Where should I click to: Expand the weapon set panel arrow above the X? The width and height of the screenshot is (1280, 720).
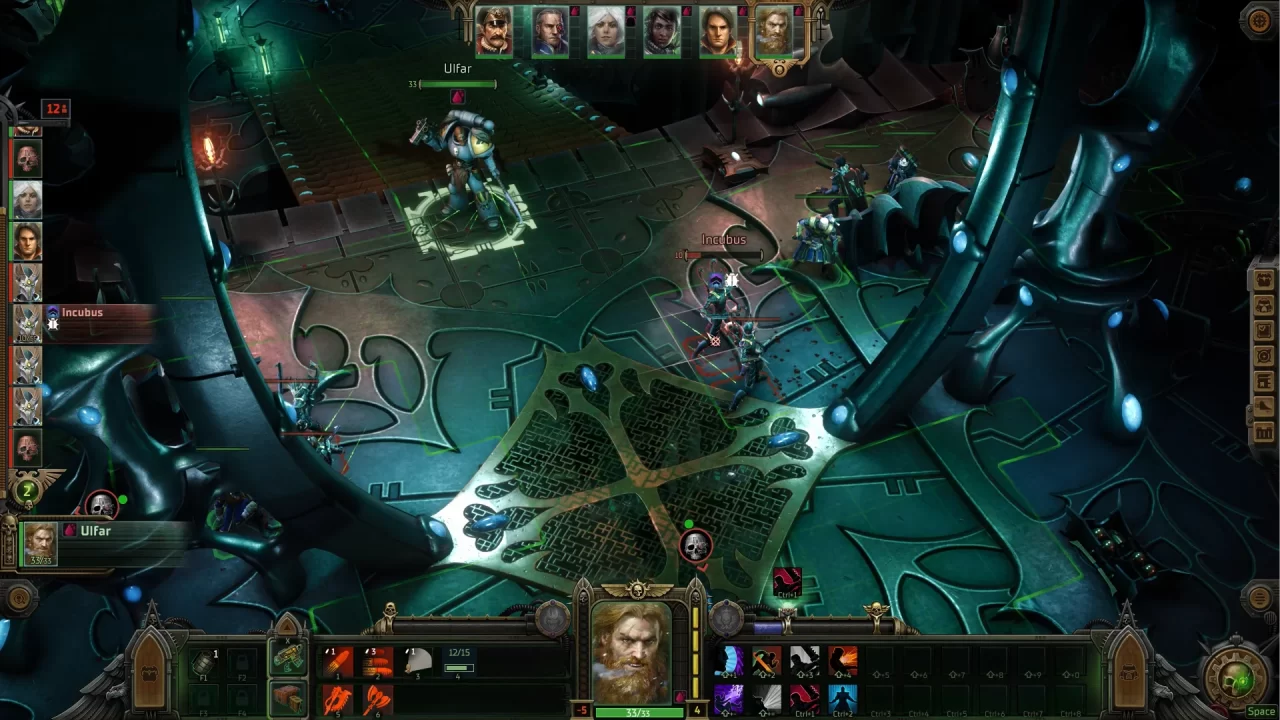(x=287, y=627)
